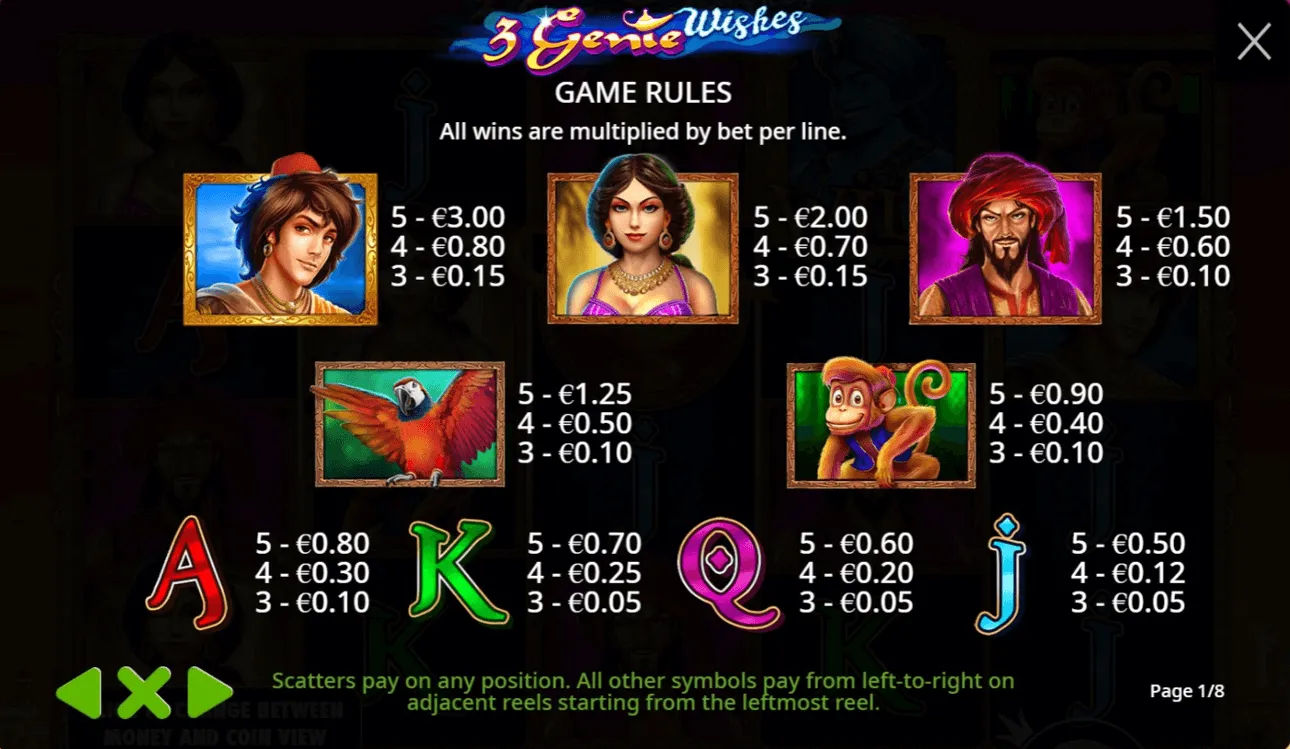Close the Game Rules overlay
The height and width of the screenshot is (749, 1290).
[x=1253, y=42]
